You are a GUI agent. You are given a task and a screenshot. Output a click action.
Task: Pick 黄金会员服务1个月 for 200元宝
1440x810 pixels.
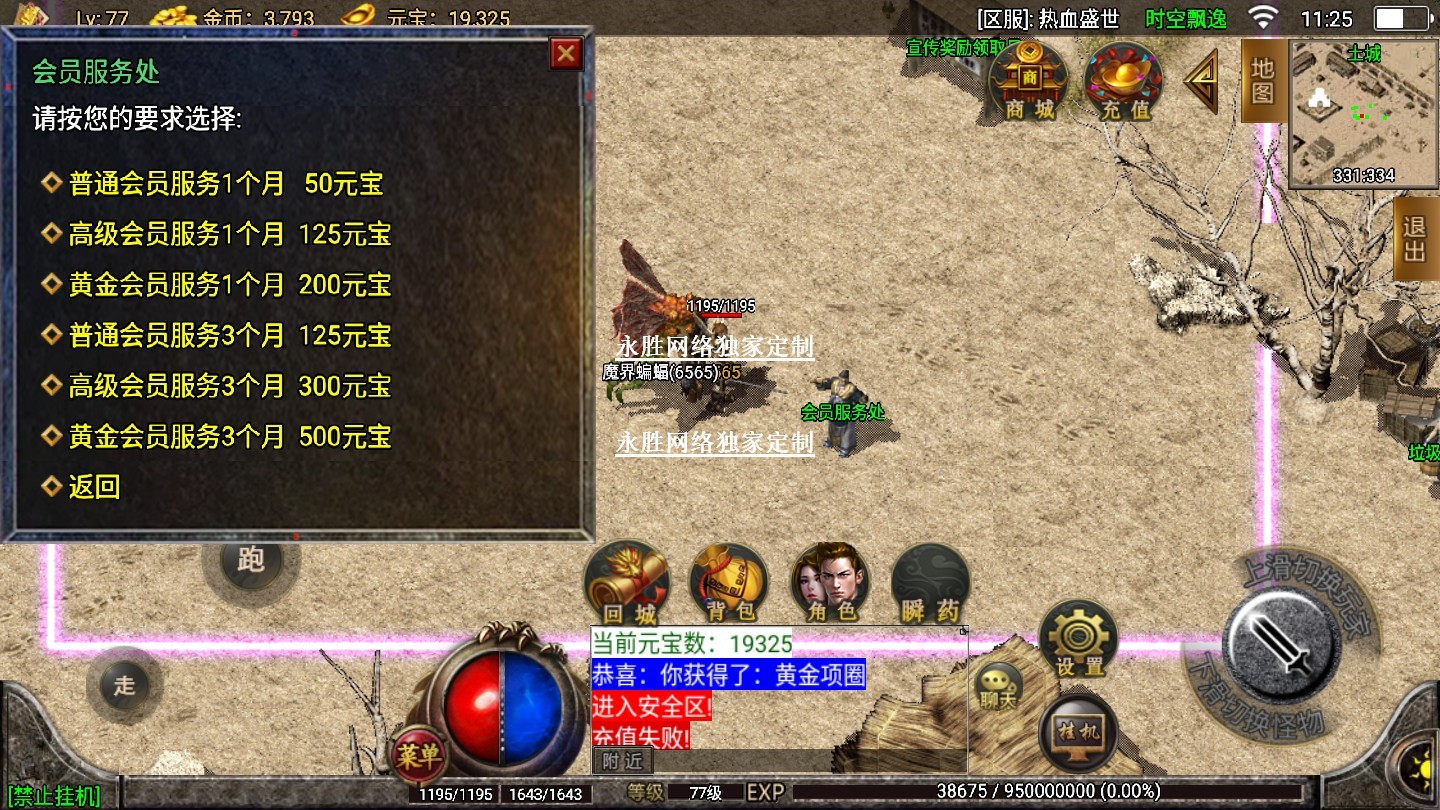click(229, 285)
